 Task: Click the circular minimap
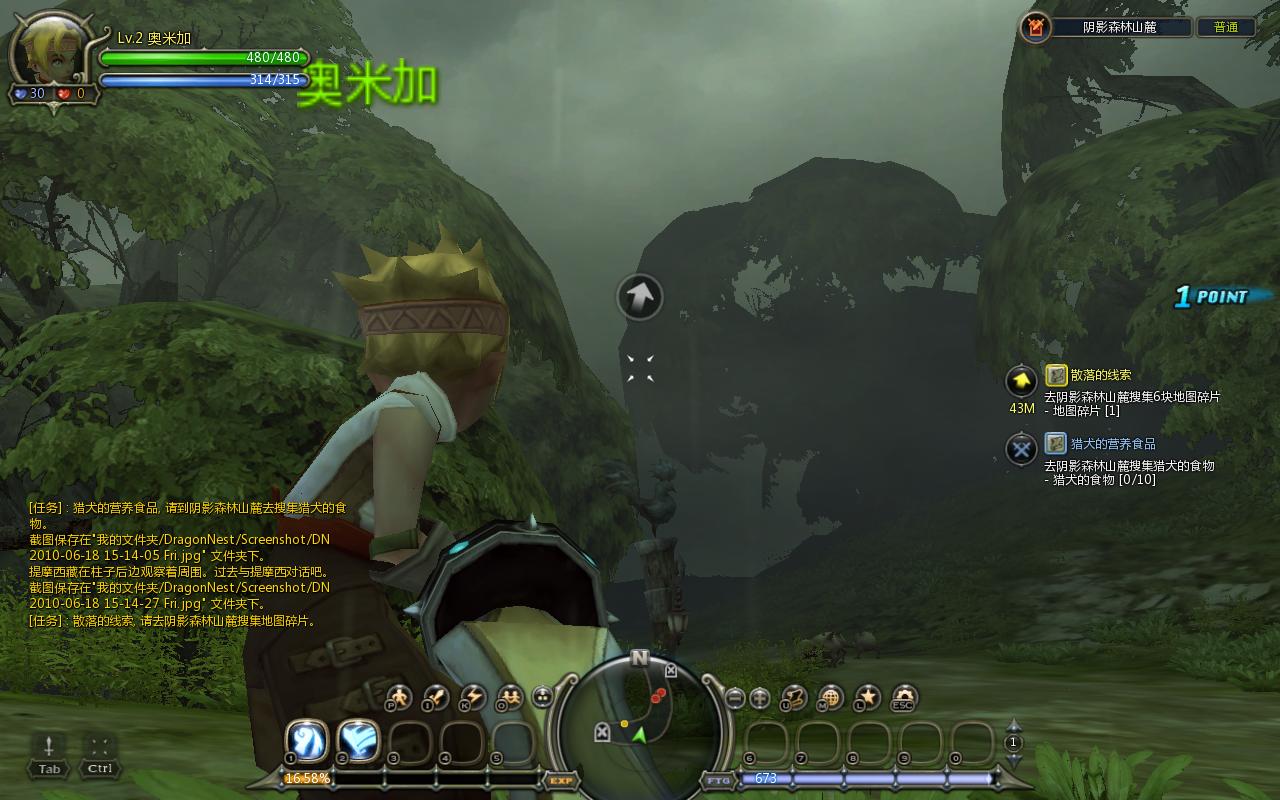640,716
